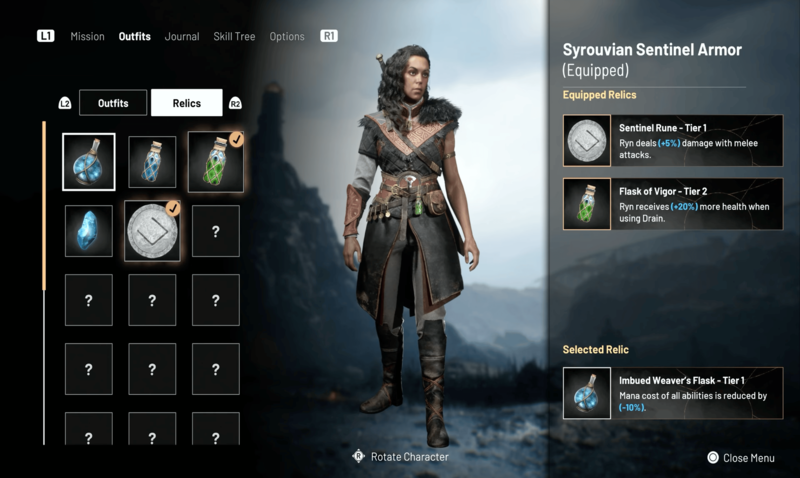The image size is (800, 478).
Task: Click the equipped Flask of Vigor - Tier 2 entry
Action: [672, 204]
